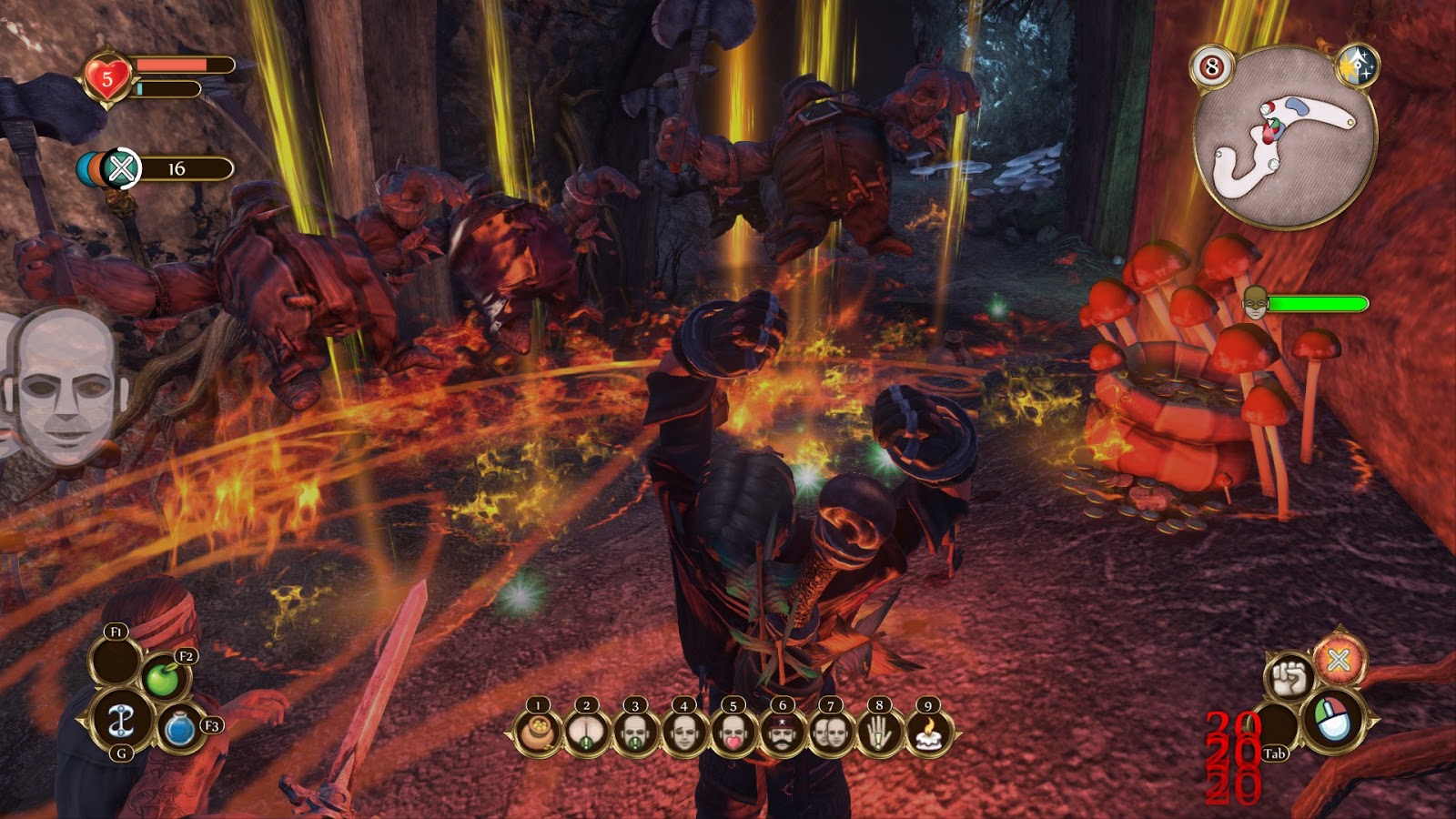Click the red heart level icon

(106, 79)
